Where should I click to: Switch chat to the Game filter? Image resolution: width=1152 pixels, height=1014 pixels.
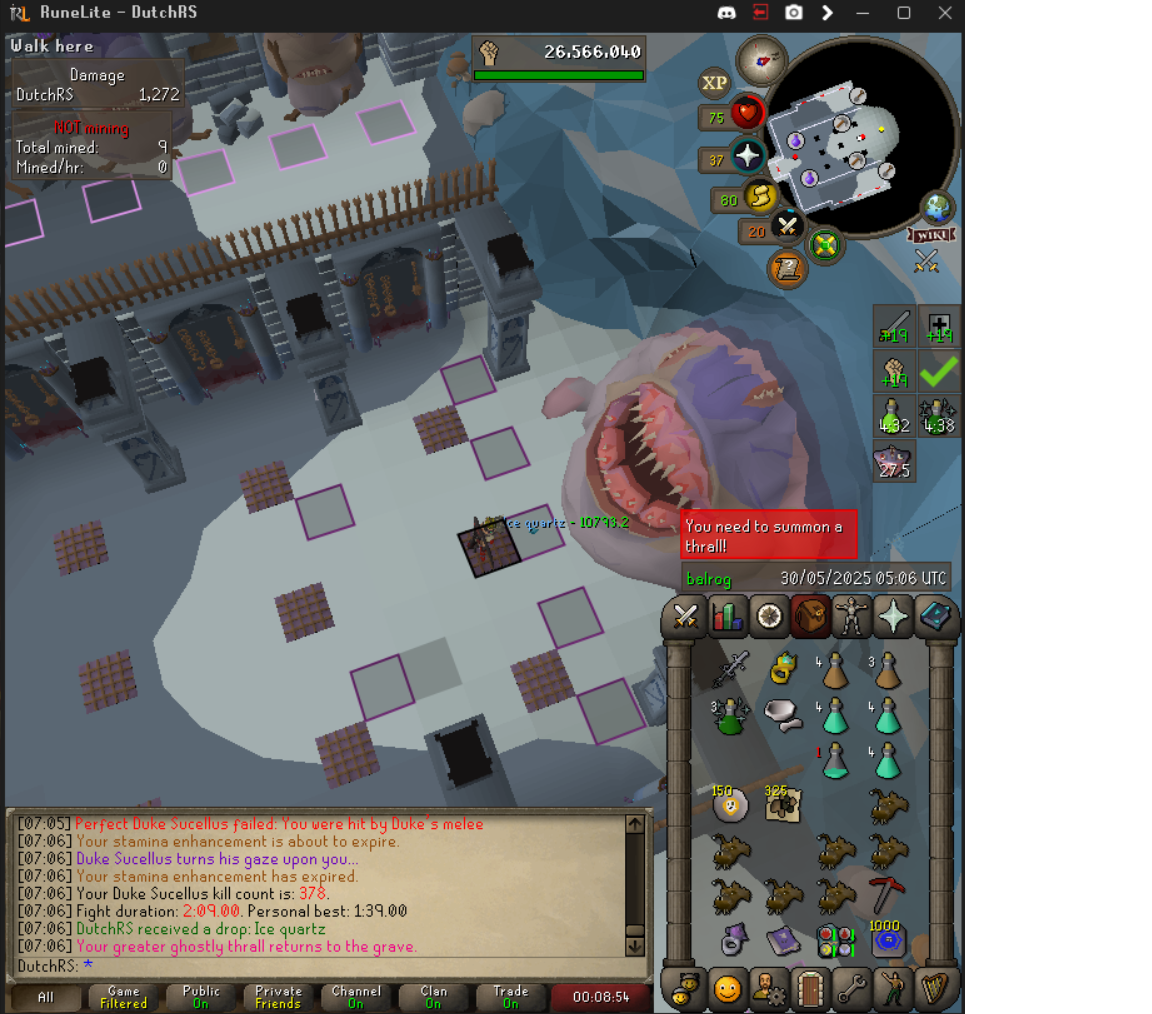124,996
